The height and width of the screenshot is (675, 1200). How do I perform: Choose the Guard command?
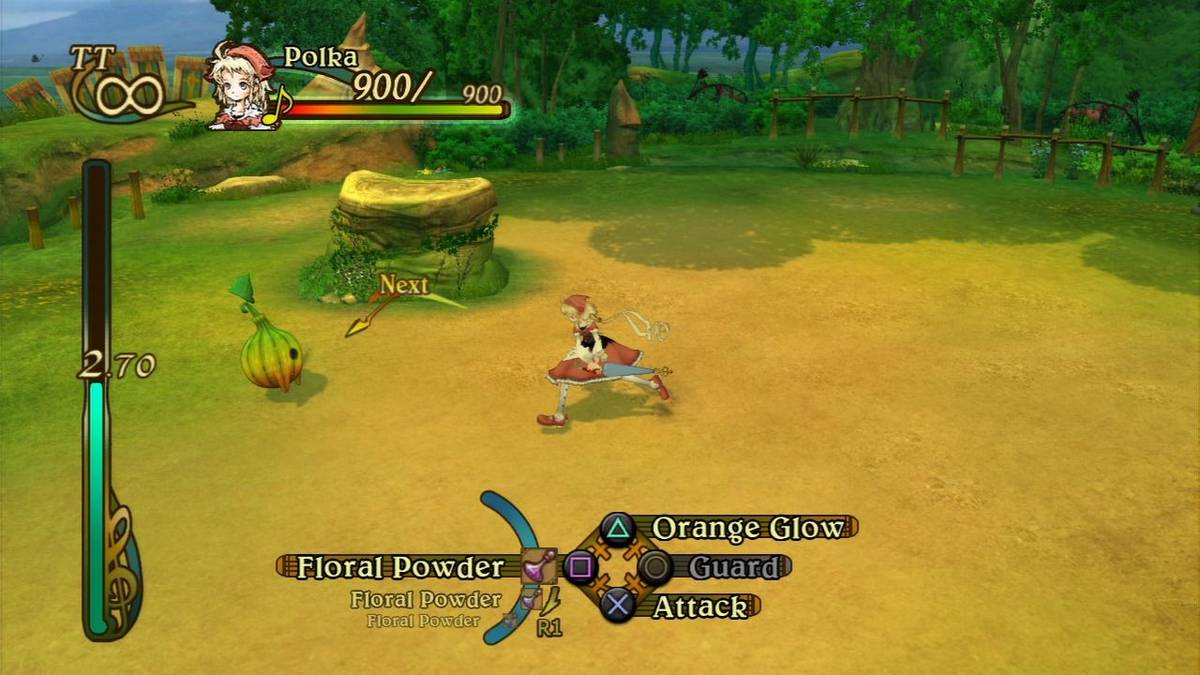pyautogui.click(x=733, y=567)
